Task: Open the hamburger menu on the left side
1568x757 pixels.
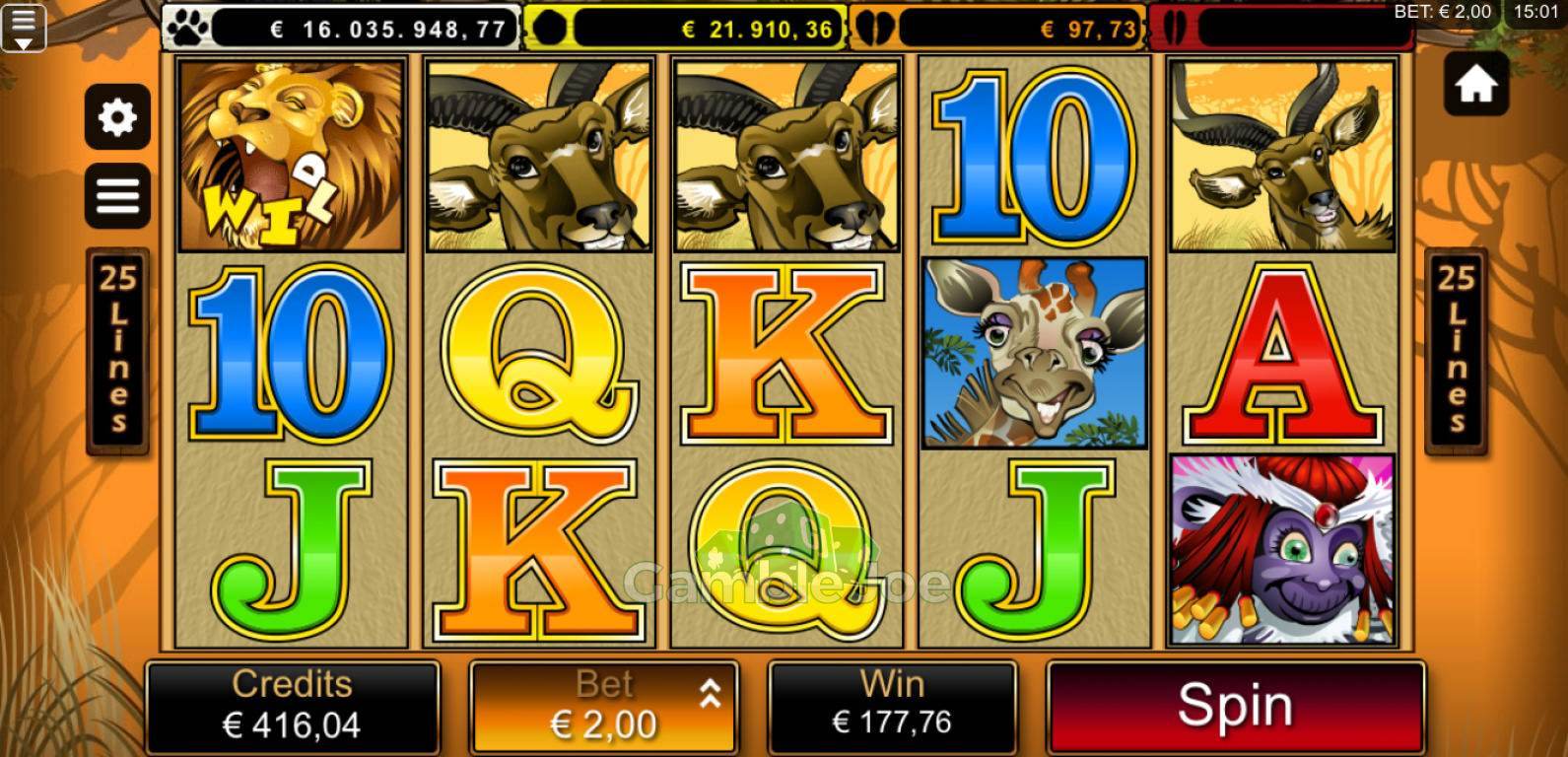Action: (x=117, y=194)
